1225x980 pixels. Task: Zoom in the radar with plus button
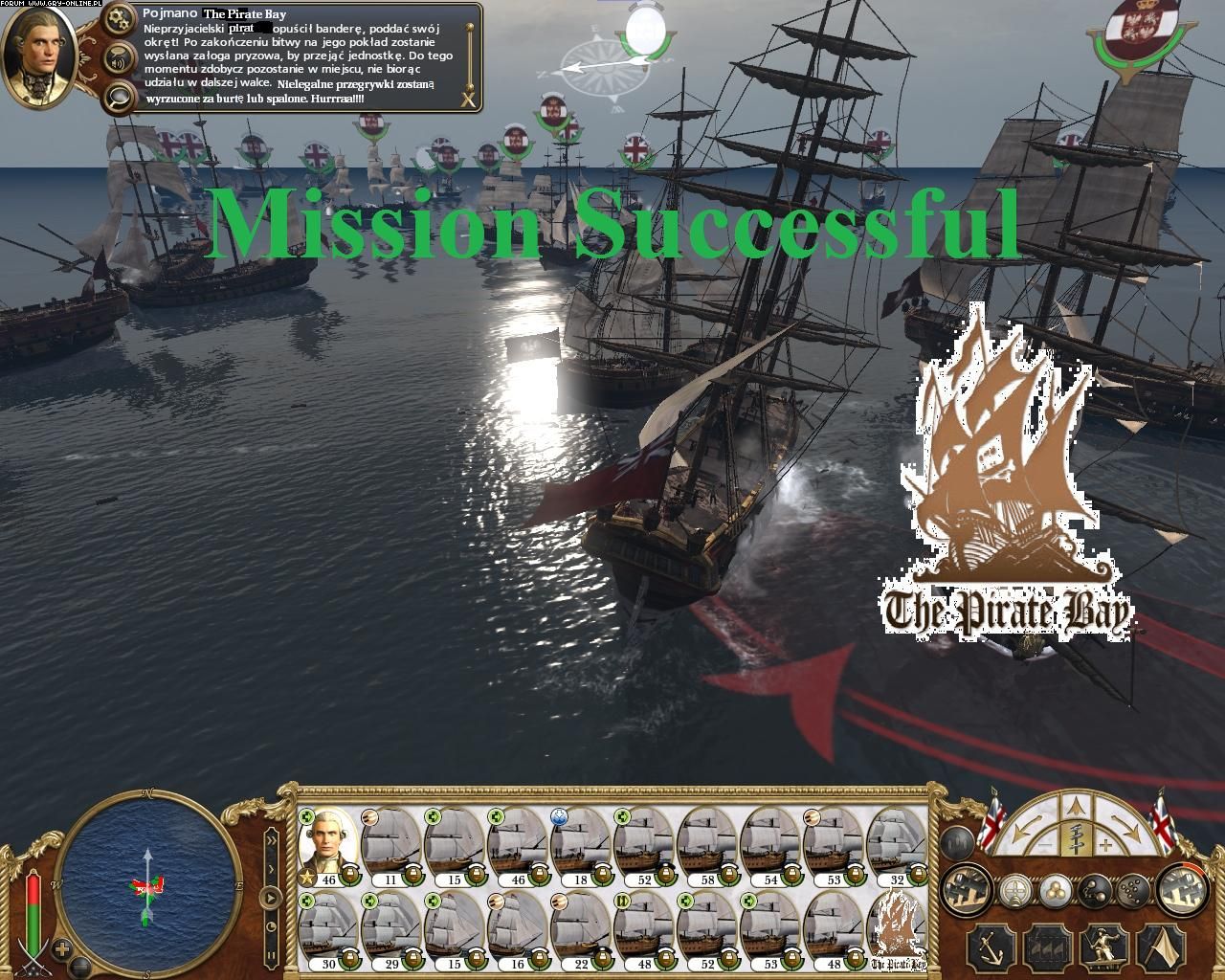coord(63,950)
